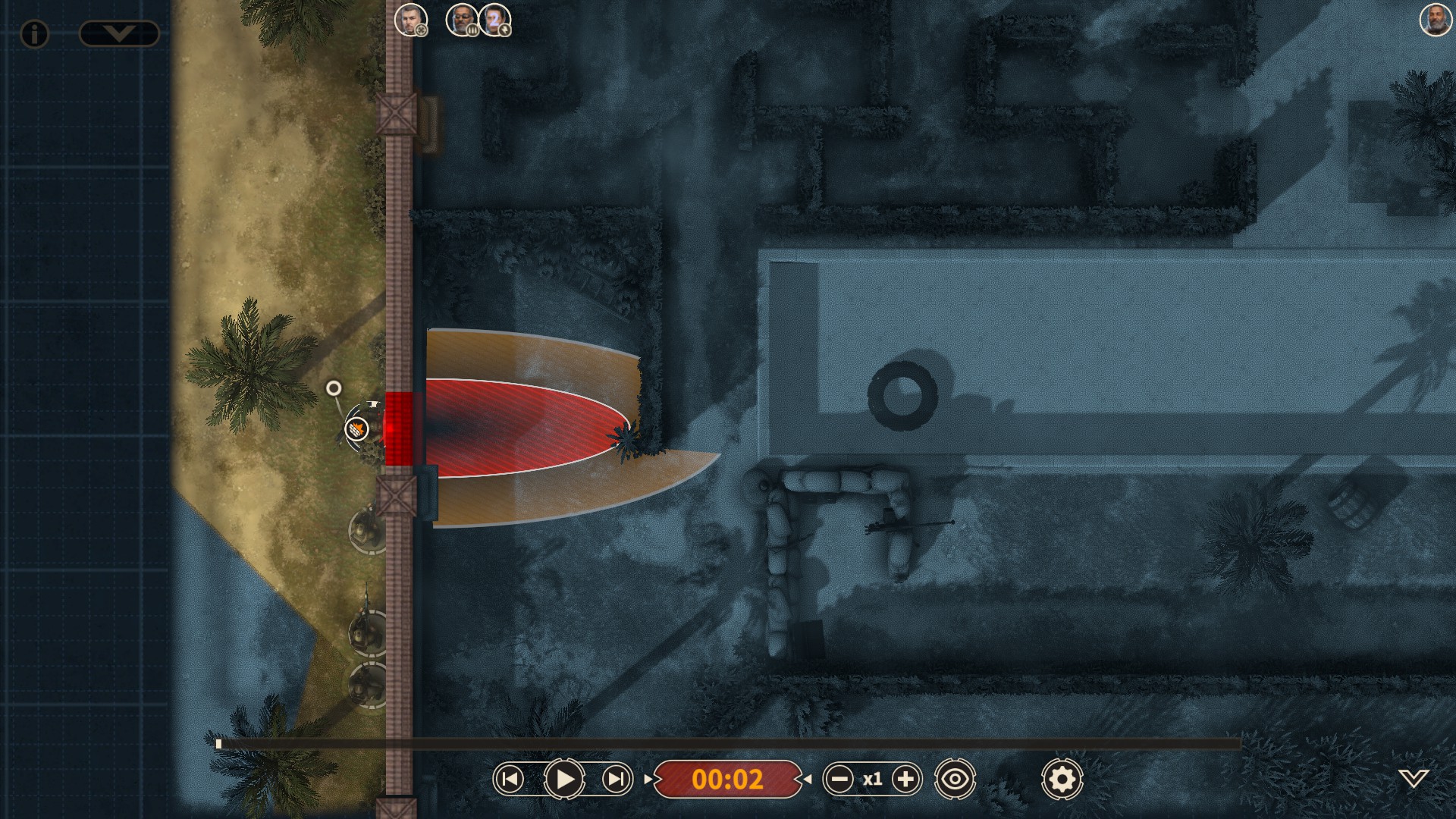Viewport: 1456px width, 819px height.
Task: Click the info icon in the top-left
Action: [x=33, y=34]
